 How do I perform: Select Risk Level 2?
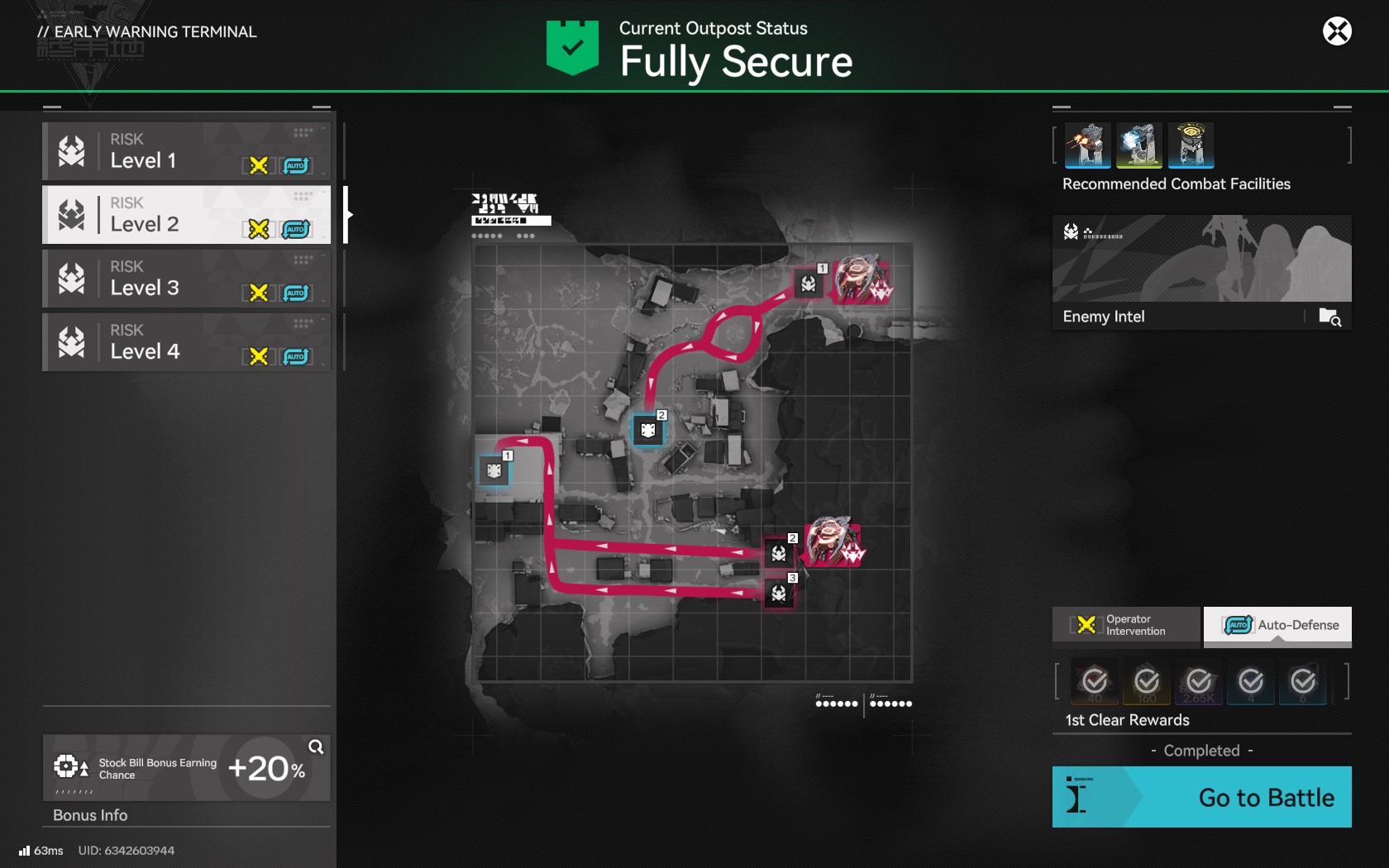pos(187,215)
